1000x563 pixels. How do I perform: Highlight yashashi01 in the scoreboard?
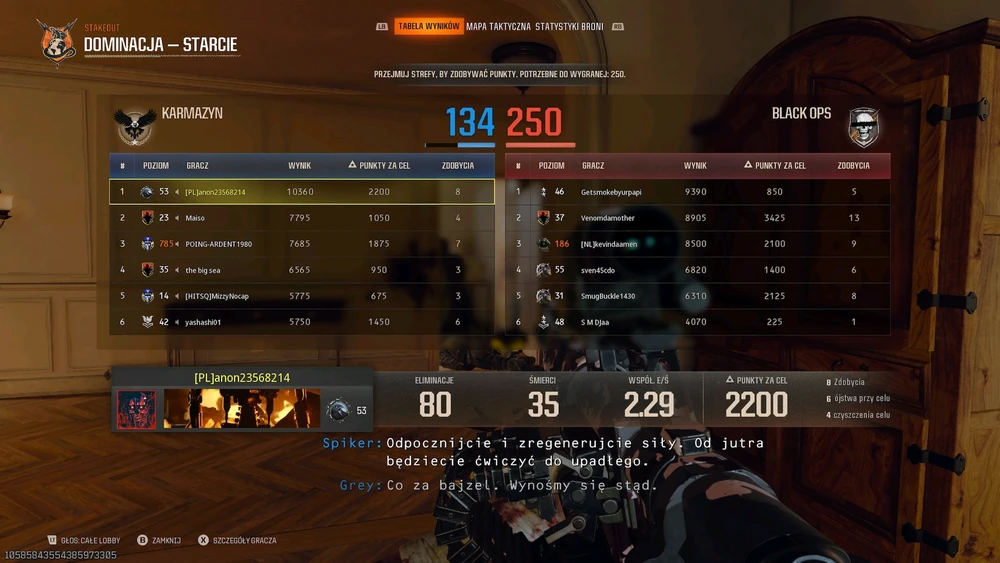tap(301, 322)
